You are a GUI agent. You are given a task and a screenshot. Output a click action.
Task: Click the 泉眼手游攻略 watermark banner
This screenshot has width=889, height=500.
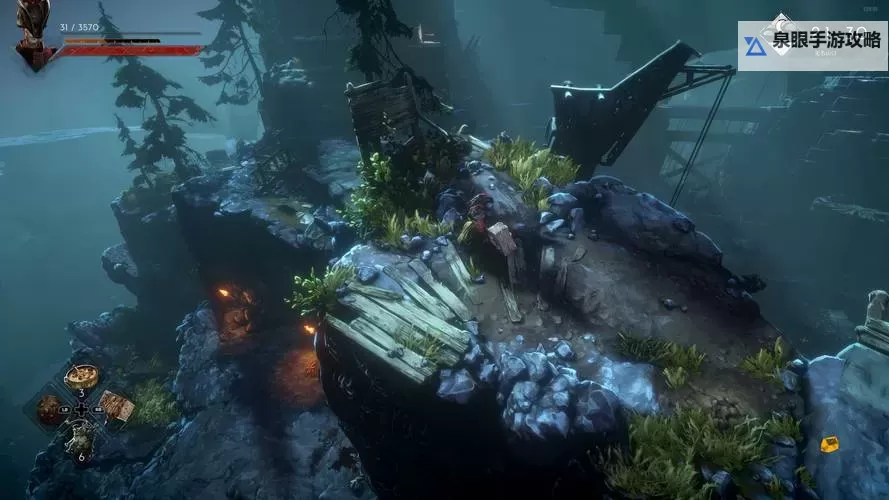pos(812,45)
